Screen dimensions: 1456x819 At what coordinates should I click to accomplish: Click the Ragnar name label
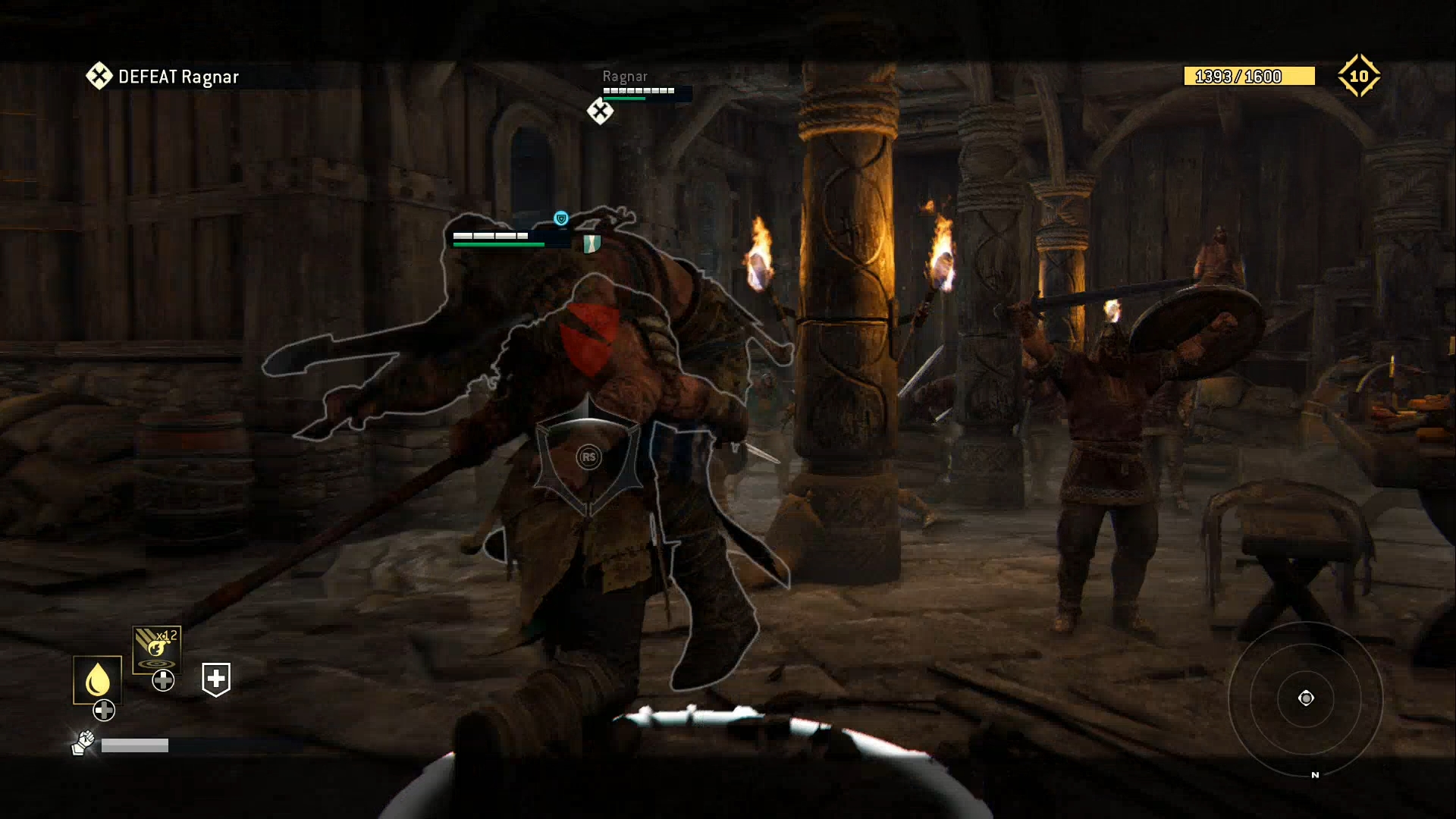click(x=624, y=76)
